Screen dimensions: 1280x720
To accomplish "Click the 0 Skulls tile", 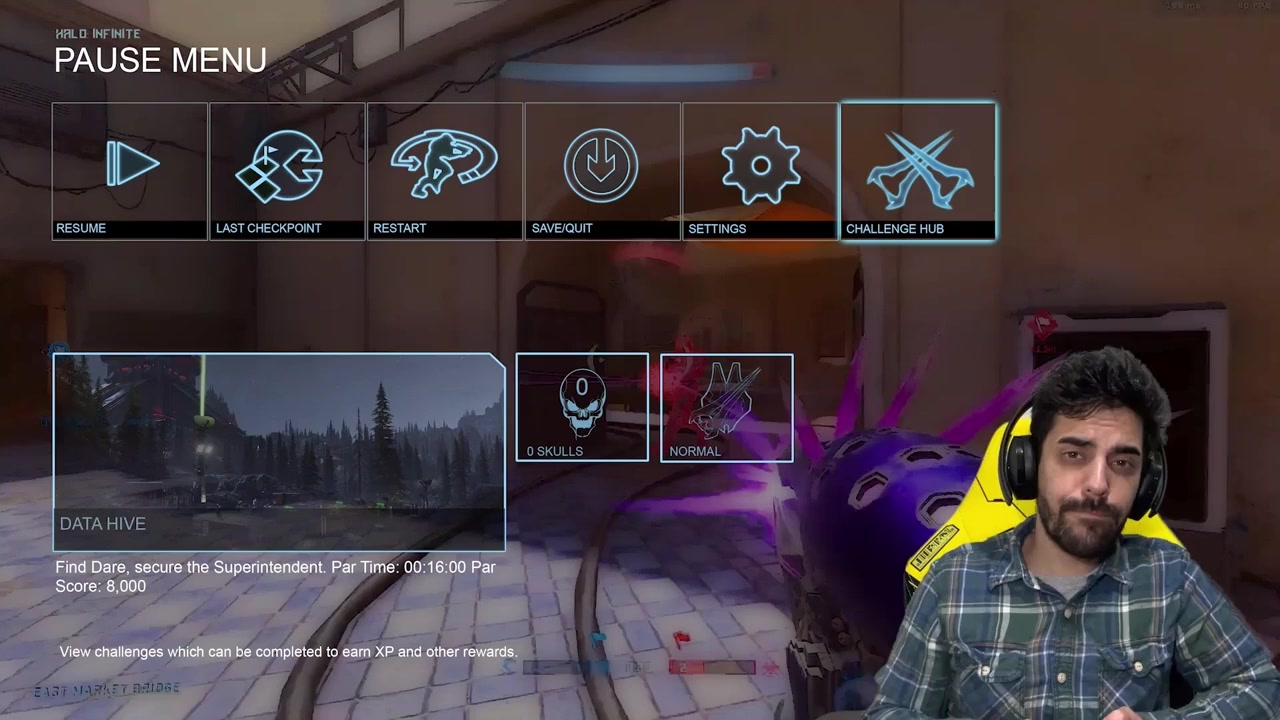I will 582,407.
